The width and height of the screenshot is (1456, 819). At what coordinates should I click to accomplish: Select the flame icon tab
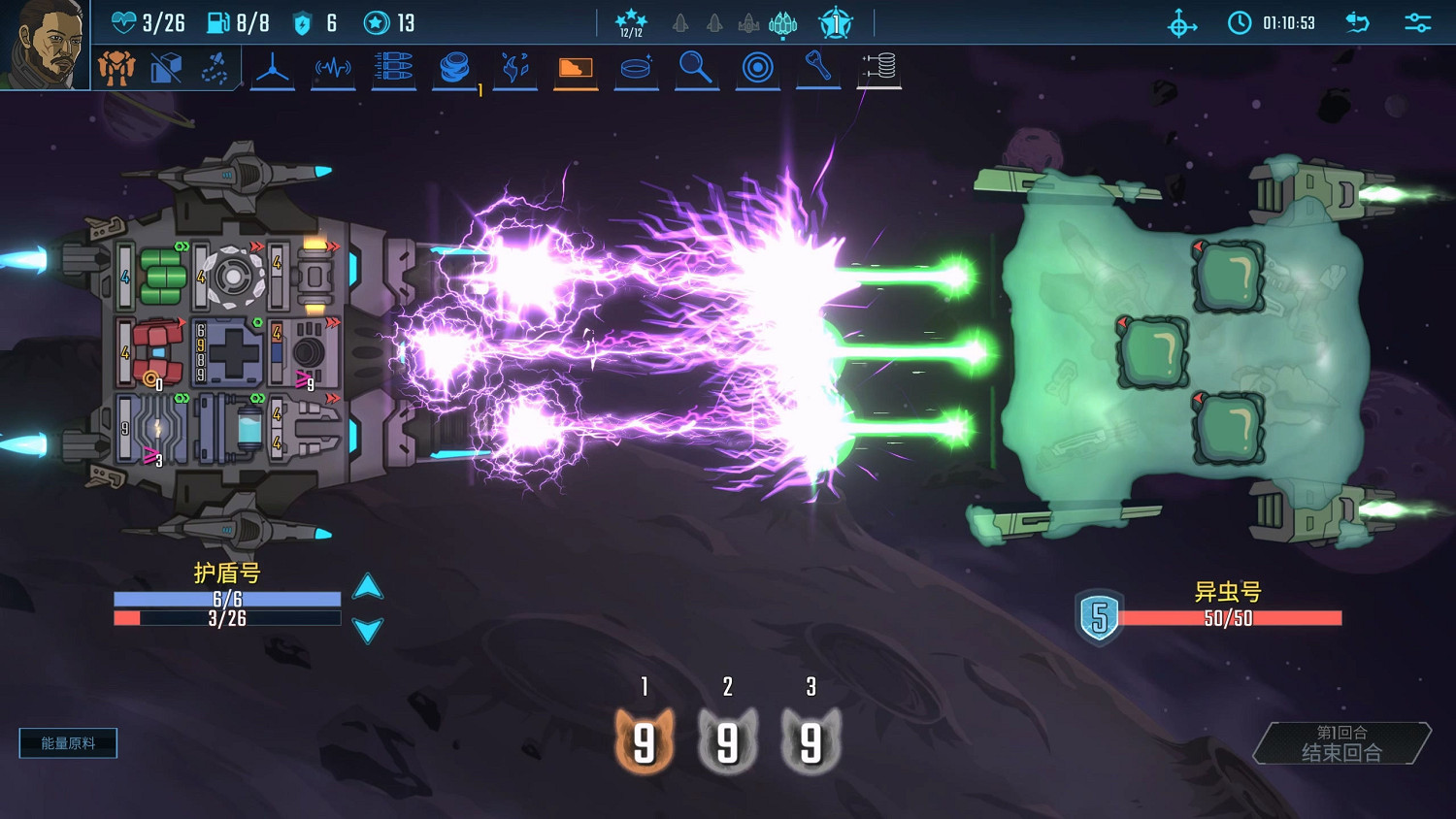pos(514,69)
